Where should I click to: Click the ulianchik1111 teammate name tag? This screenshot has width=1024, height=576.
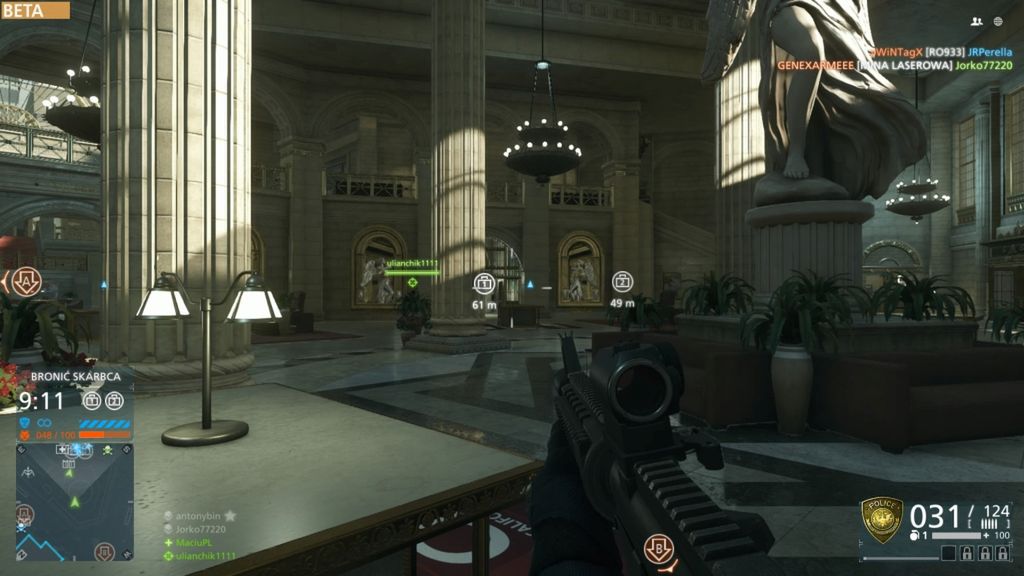coord(412,264)
